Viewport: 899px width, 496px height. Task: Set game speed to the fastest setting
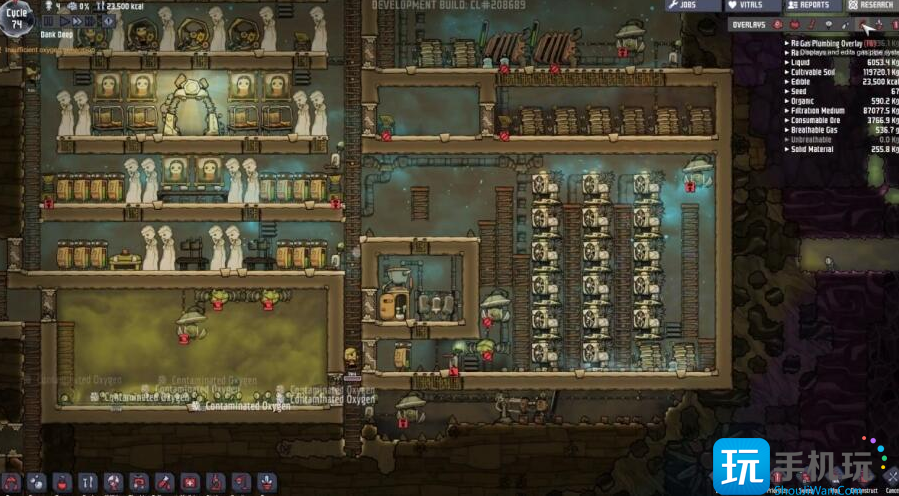pyautogui.click(x=90, y=20)
